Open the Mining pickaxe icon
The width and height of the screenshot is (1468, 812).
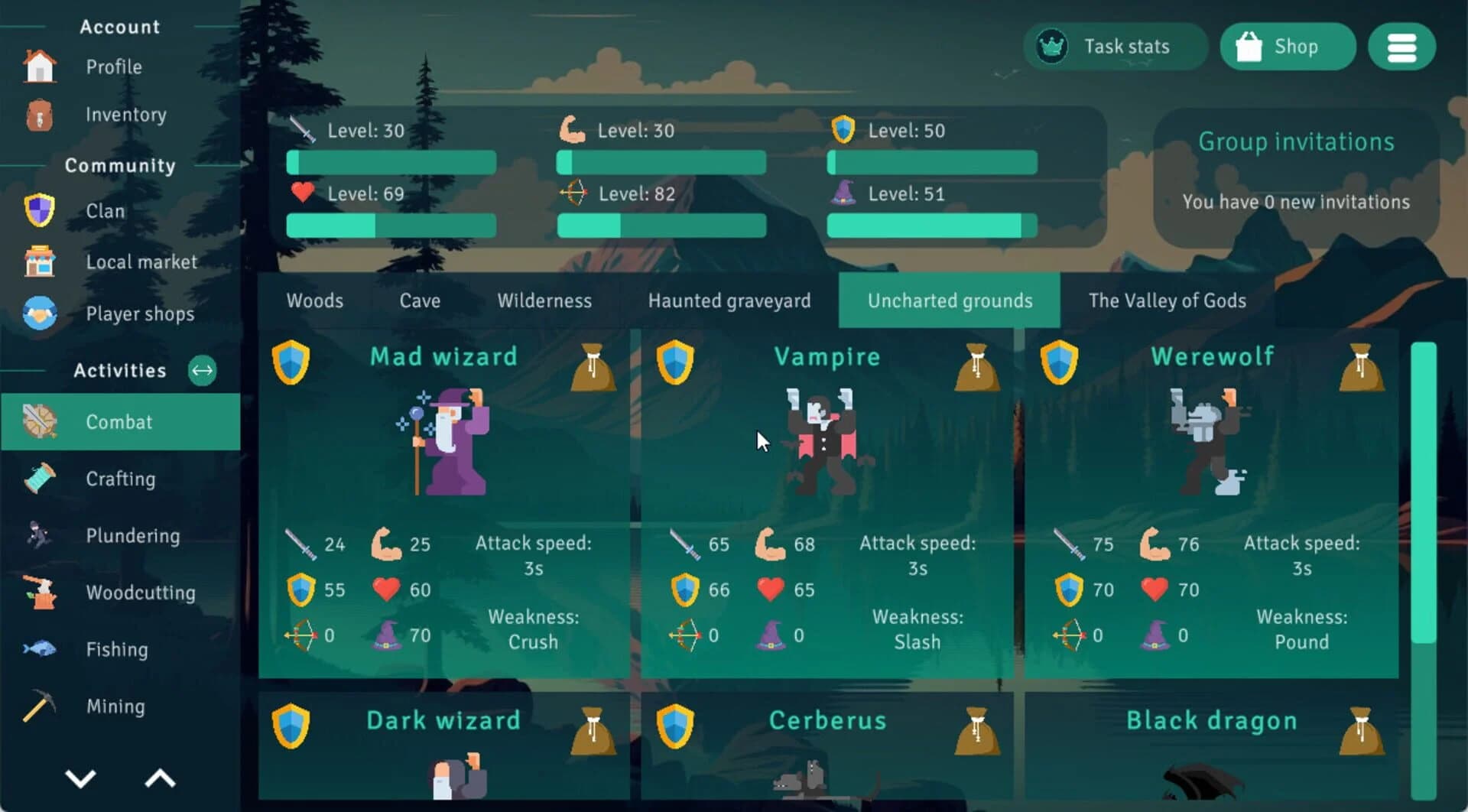point(40,706)
